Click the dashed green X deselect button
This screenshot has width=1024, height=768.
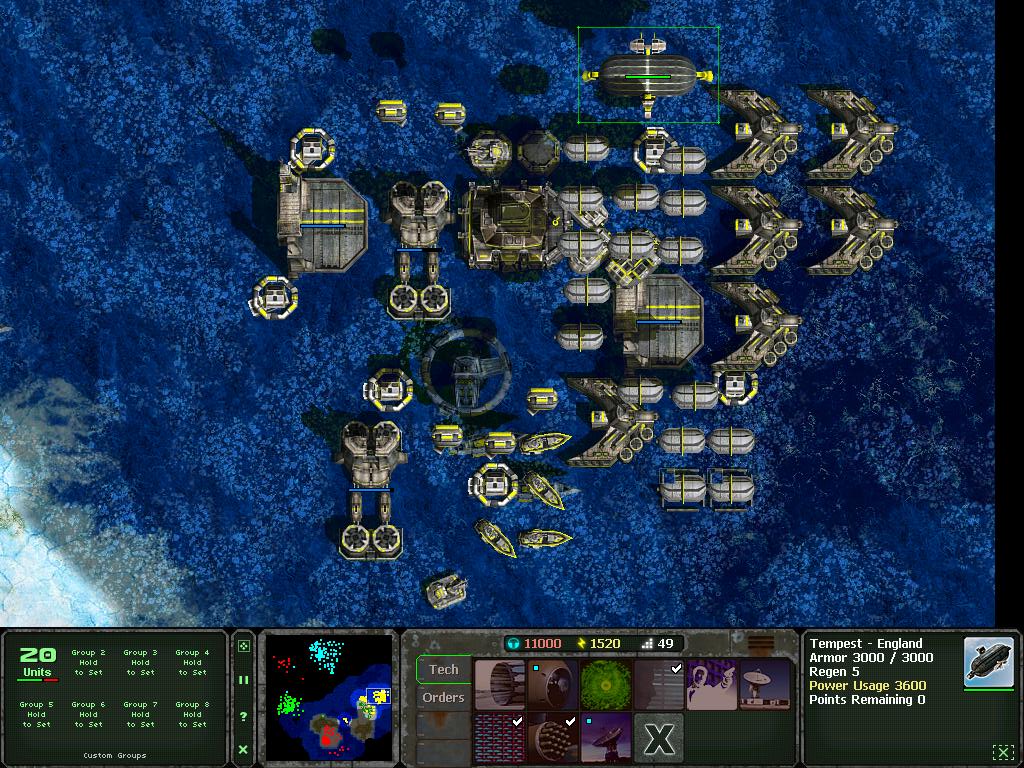[x=1002, y=752]
